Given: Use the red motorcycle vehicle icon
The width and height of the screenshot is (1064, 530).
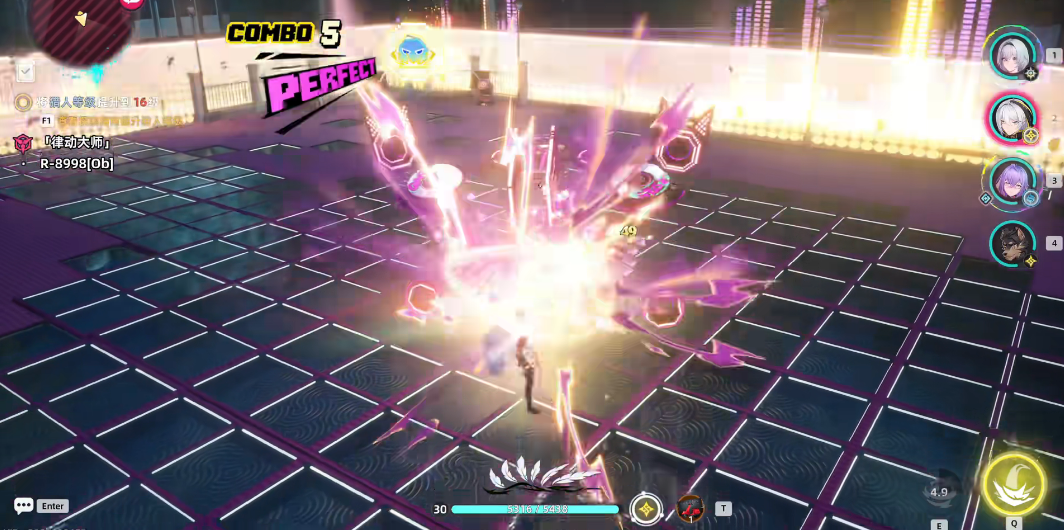Looking at the screenshot, I should [x=690, y=508].
